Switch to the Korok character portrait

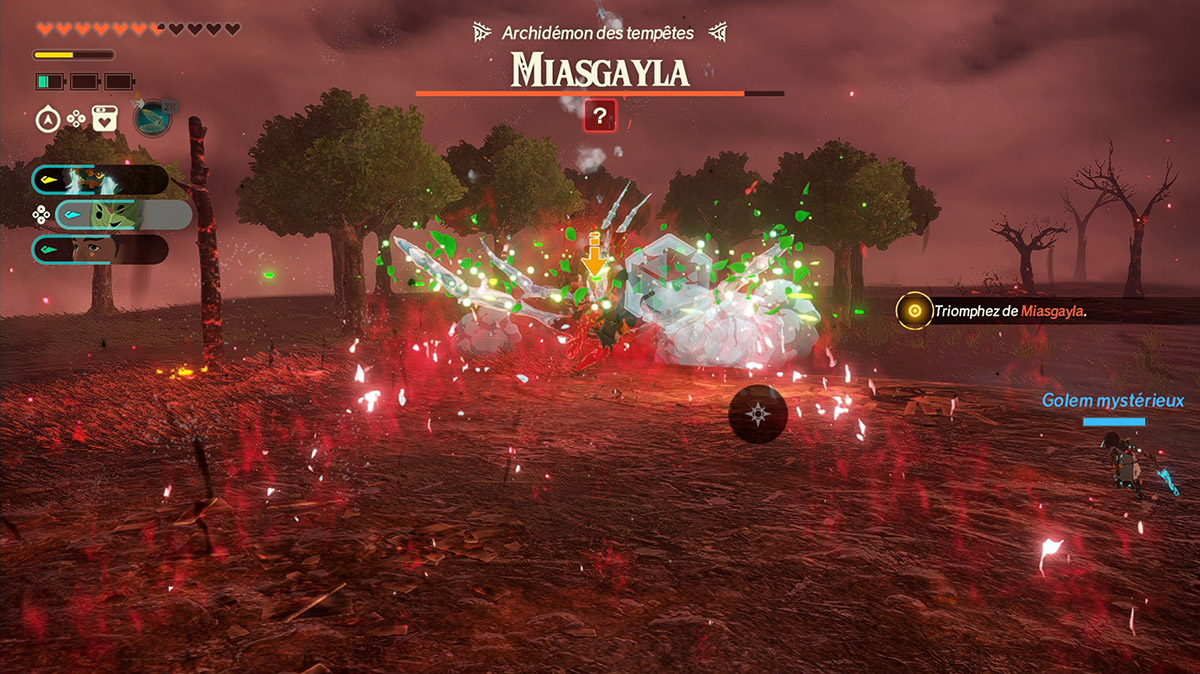123,214
